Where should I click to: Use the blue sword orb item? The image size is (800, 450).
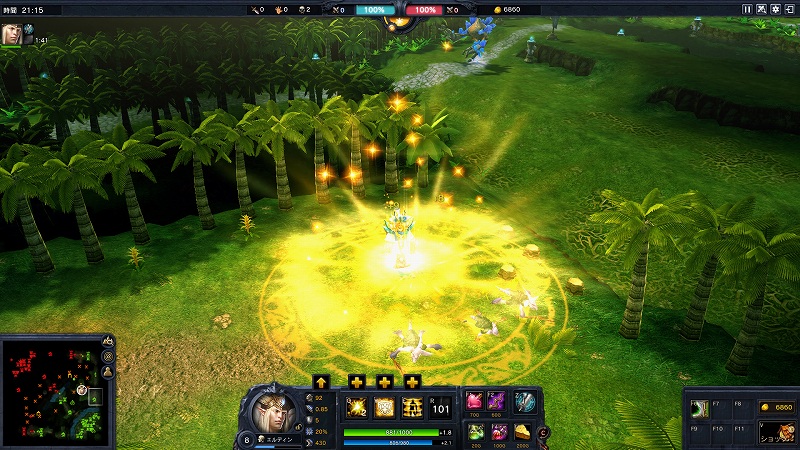525,401
